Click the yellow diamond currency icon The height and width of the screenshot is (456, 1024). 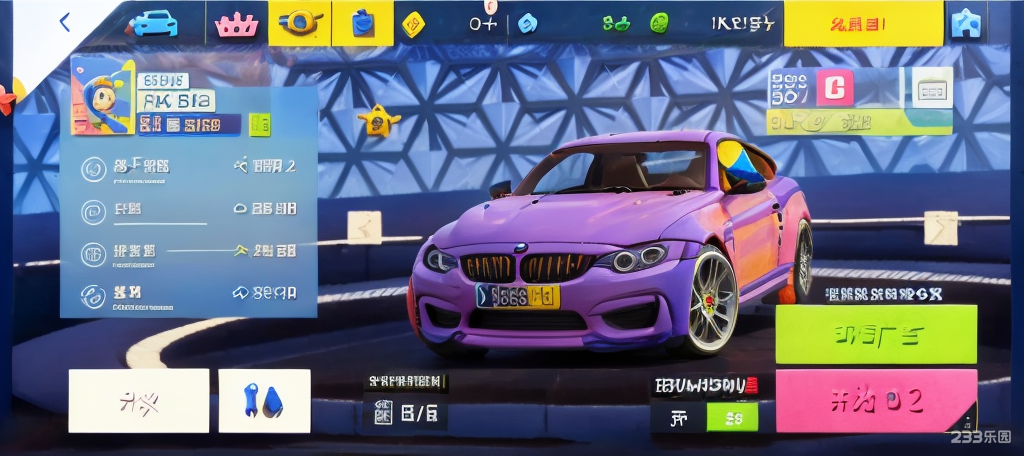[413, 24]
